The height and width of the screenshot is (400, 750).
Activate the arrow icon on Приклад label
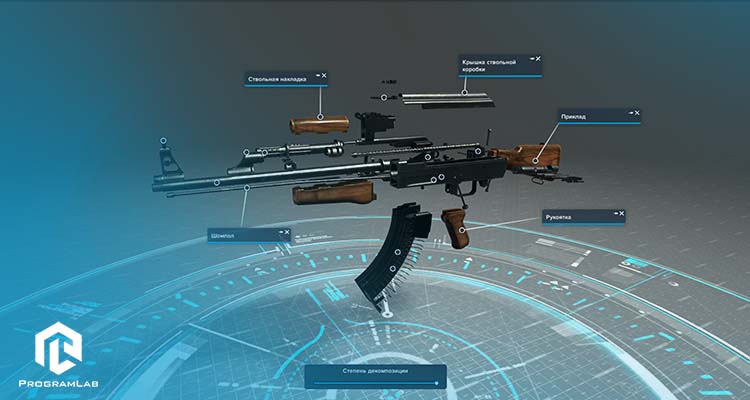(629, 113)
